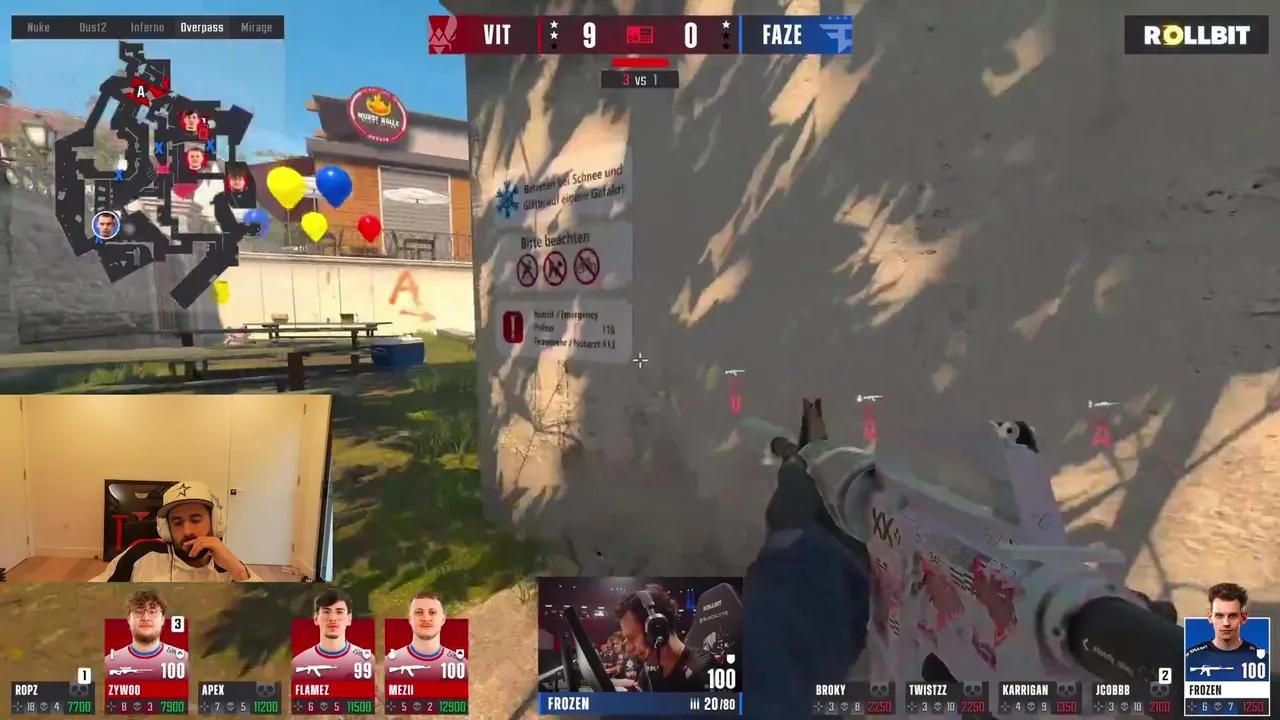The height and width of the screenshot is (720, 1280).
Task: Switch to the Dust2 map tab
Action: coord(93,27)
